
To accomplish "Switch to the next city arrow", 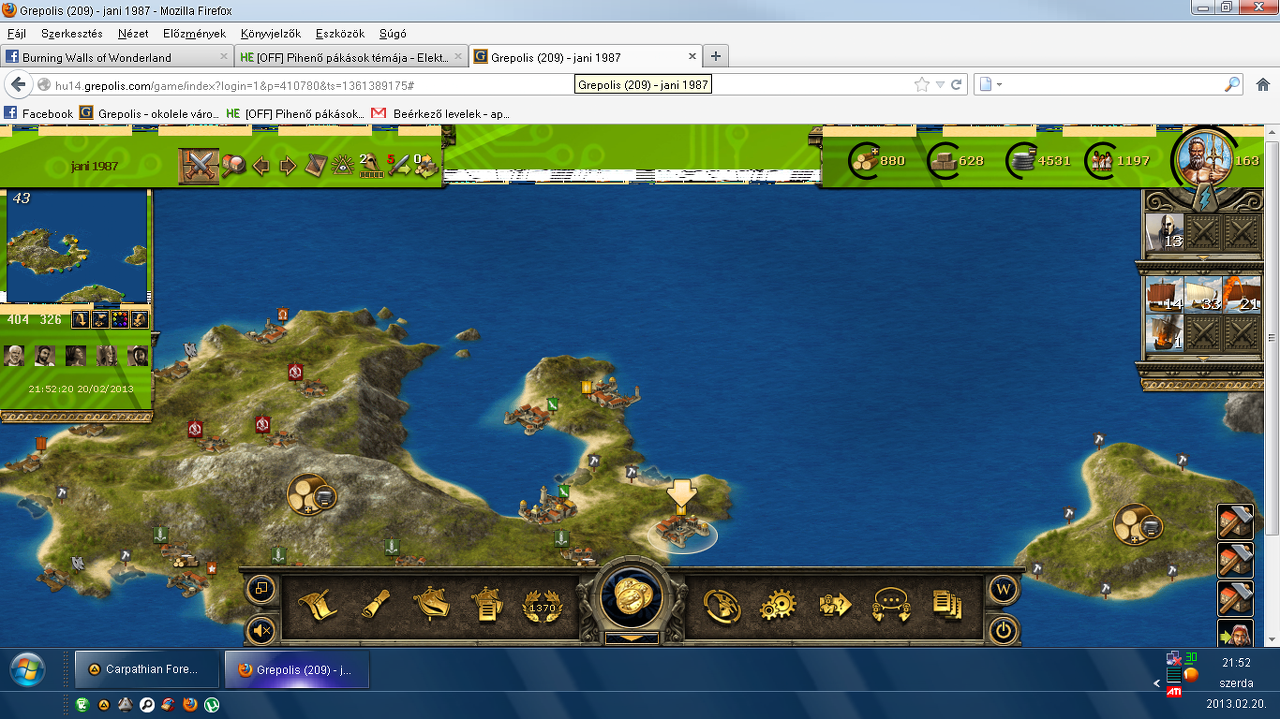I will 288,166.
